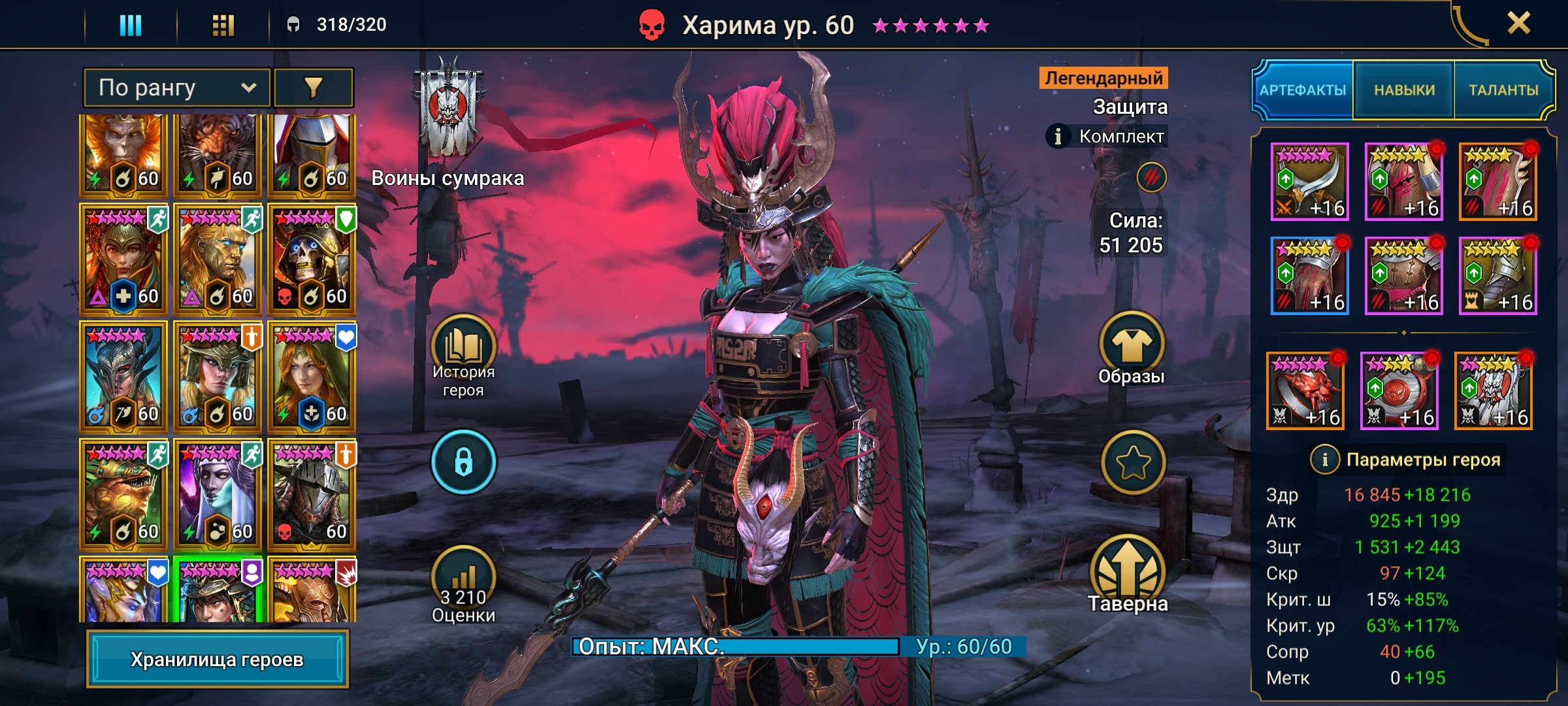Open the По рангу sort dropdown

pos(176,88)
